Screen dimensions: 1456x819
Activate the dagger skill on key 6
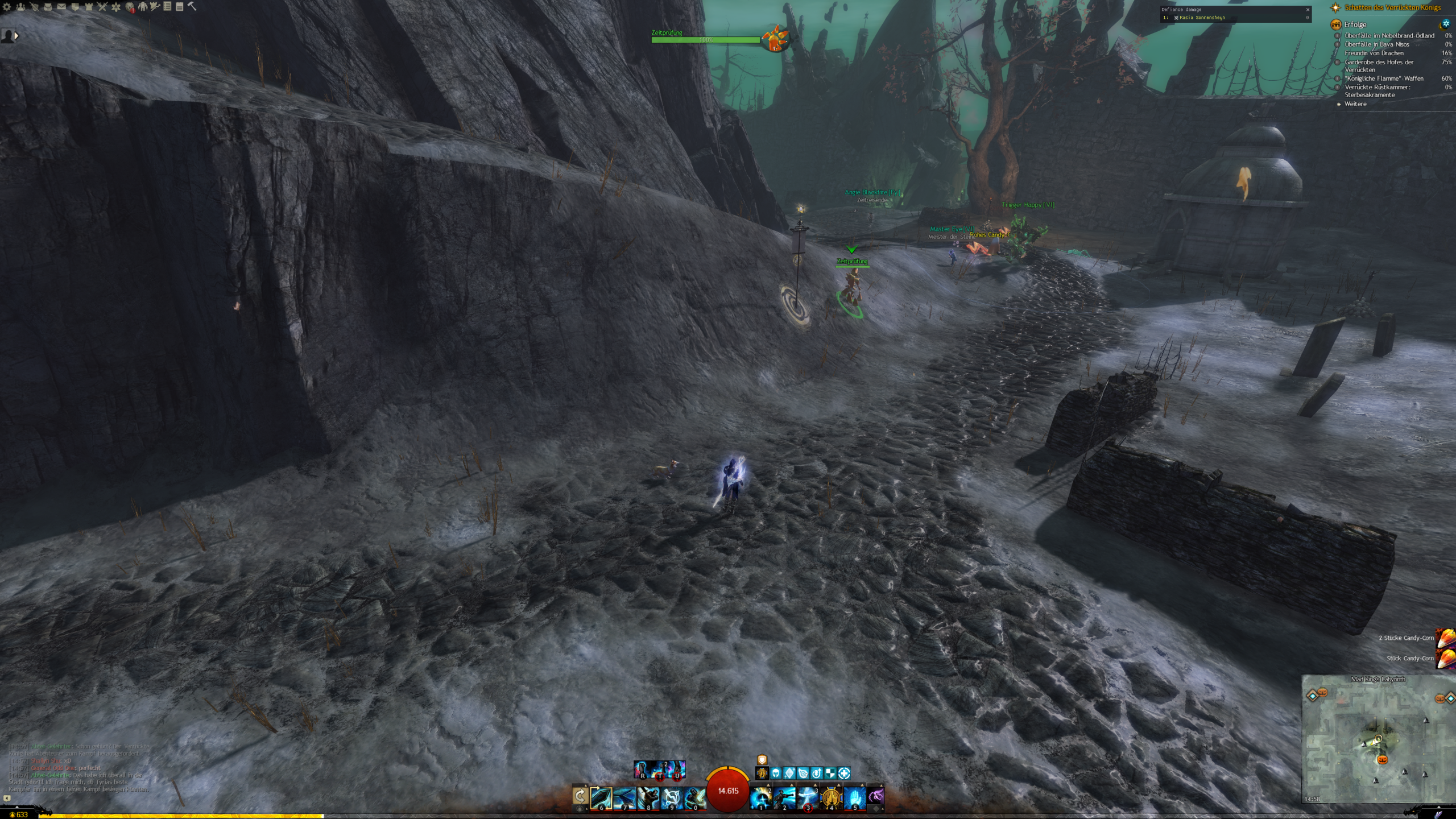[601, 798]
